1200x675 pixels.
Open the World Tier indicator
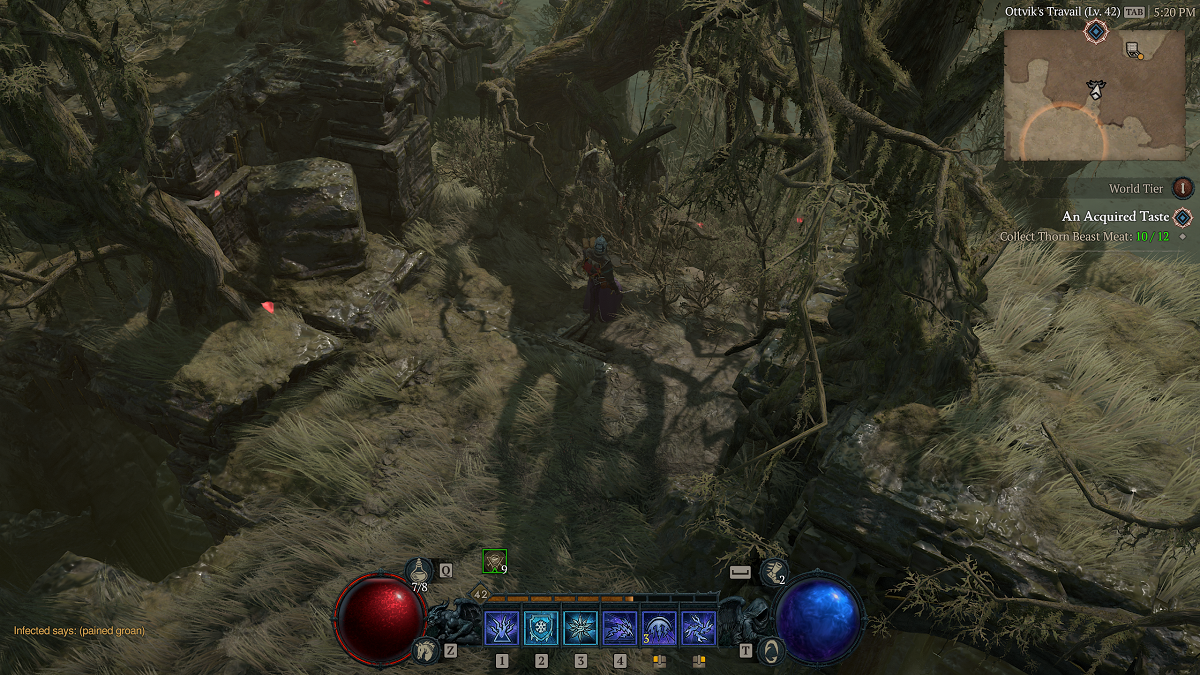tap(1183, 188)
